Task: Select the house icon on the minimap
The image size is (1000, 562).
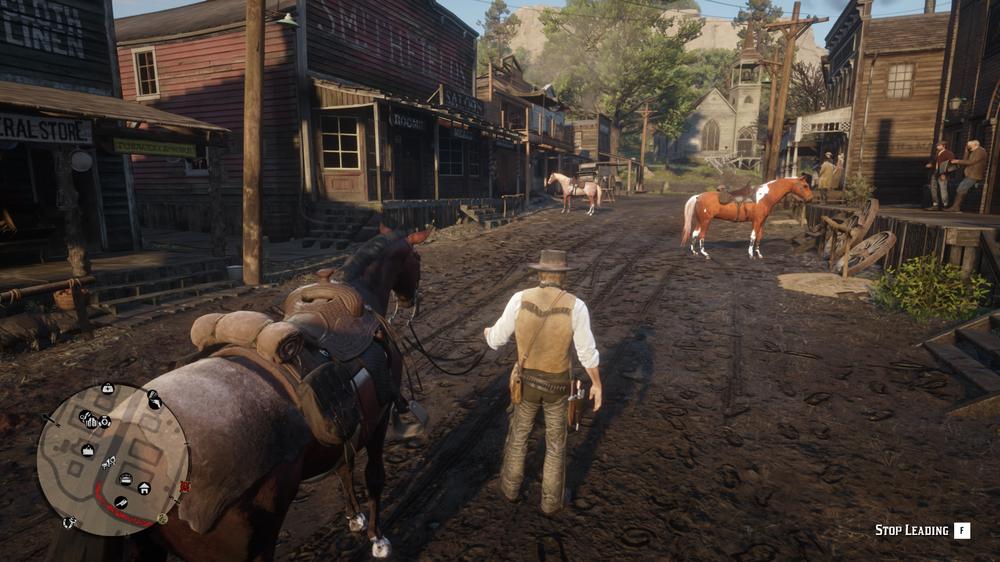Action: (144, 488)
